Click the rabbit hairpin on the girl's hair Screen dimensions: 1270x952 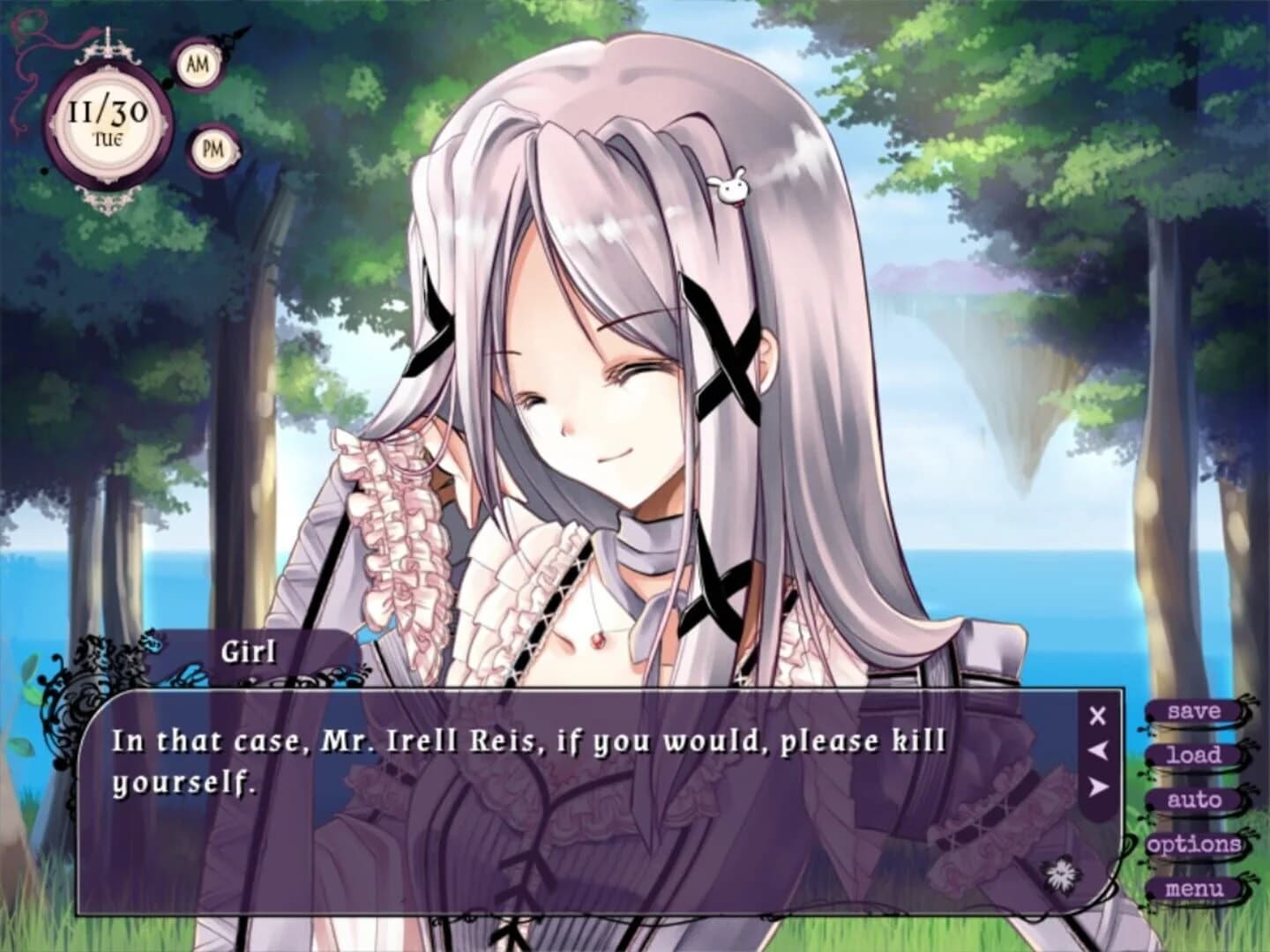coord(730,189)
